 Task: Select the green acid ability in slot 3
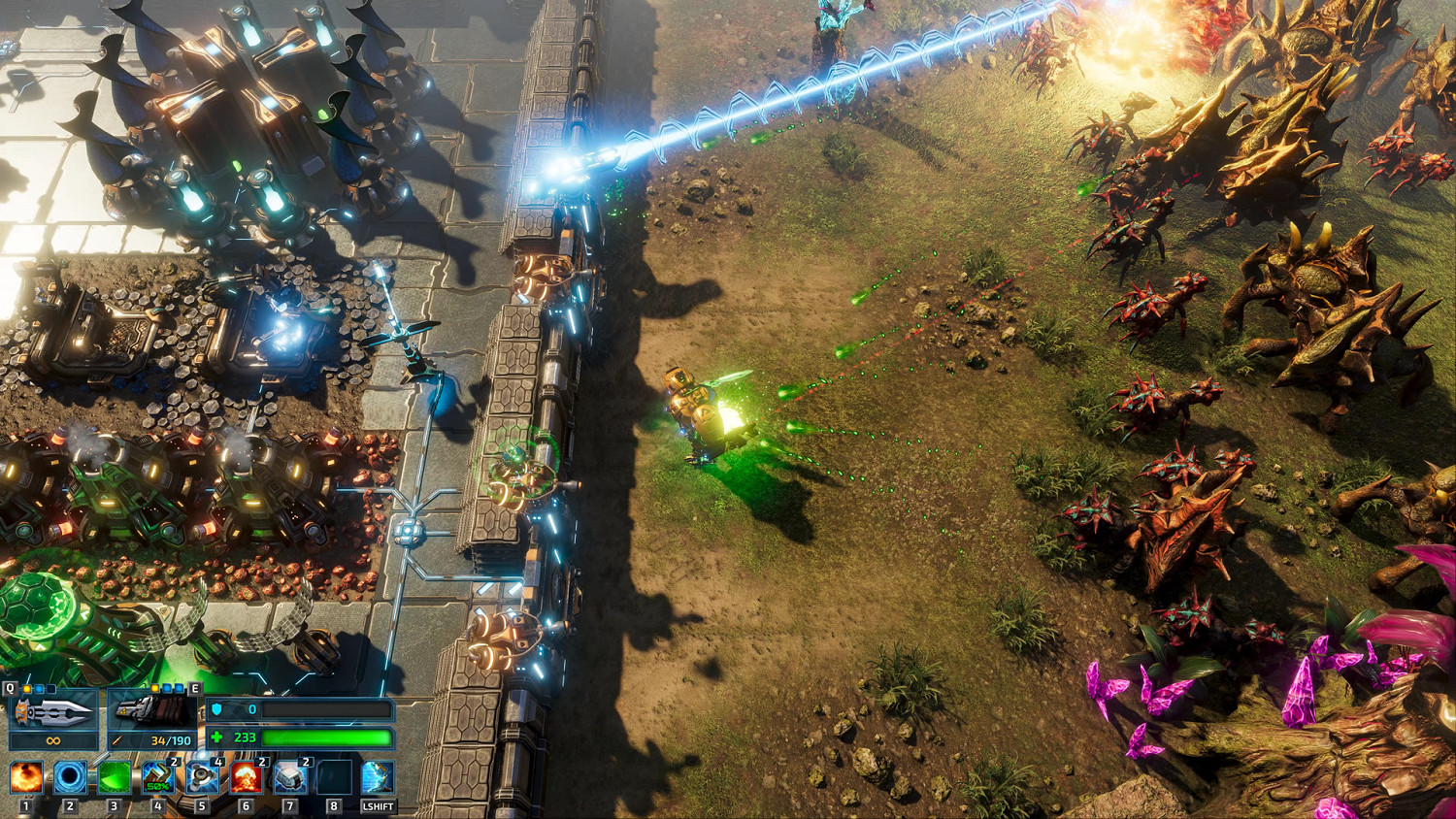pos(113,778)
